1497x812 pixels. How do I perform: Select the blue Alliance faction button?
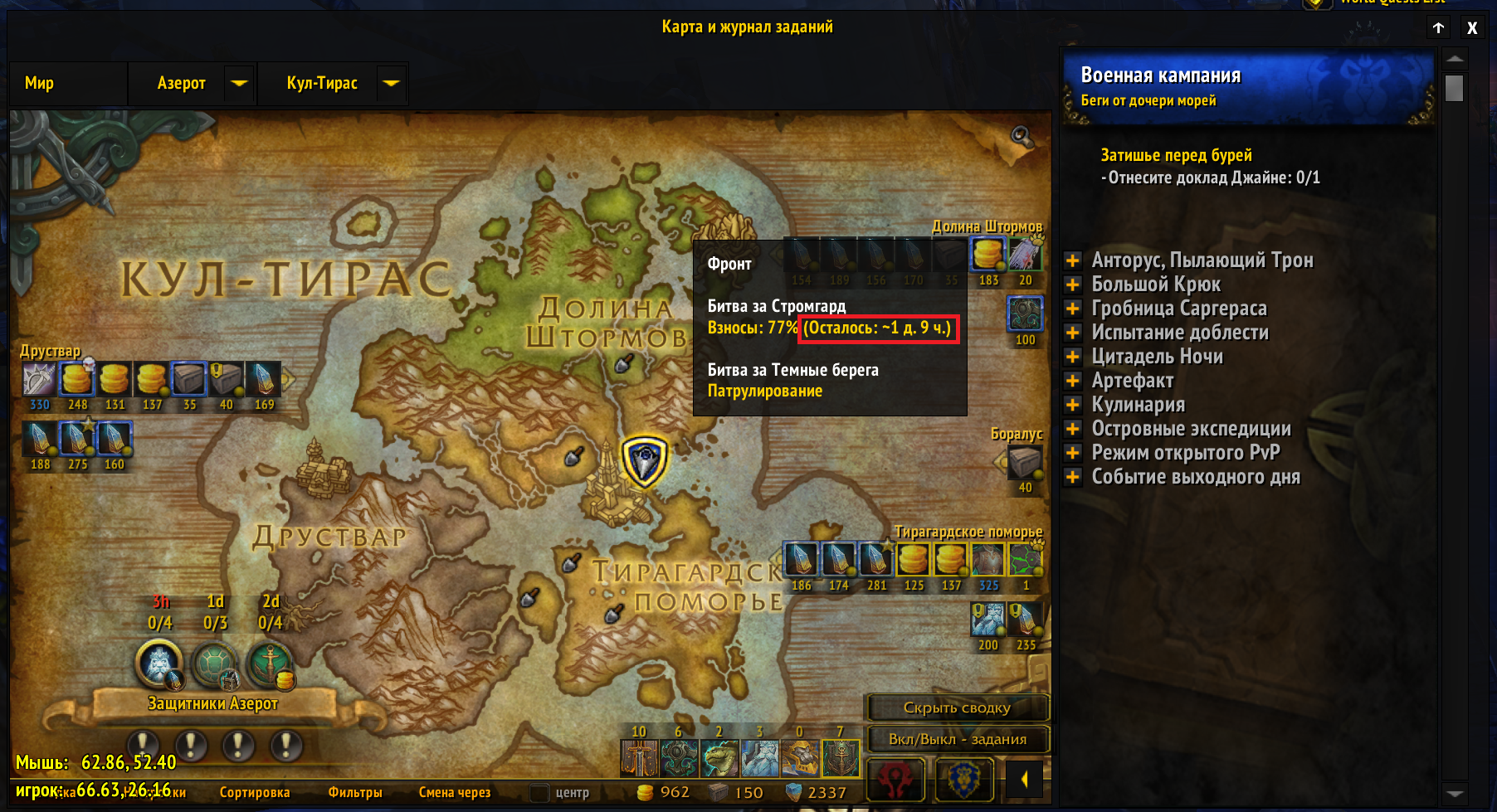964,780
